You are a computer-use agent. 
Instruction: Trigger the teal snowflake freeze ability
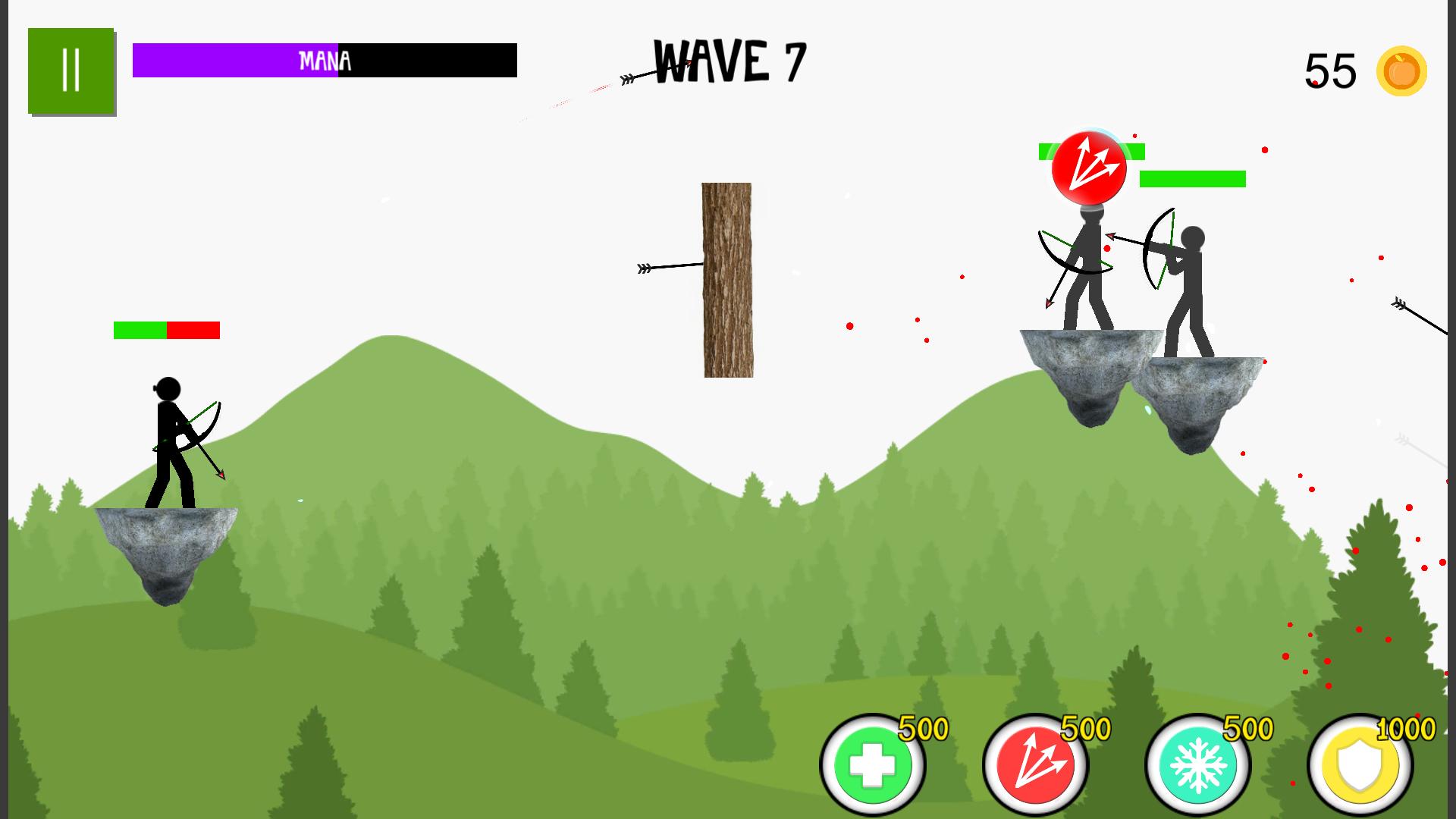click(x=1198, y=765)
